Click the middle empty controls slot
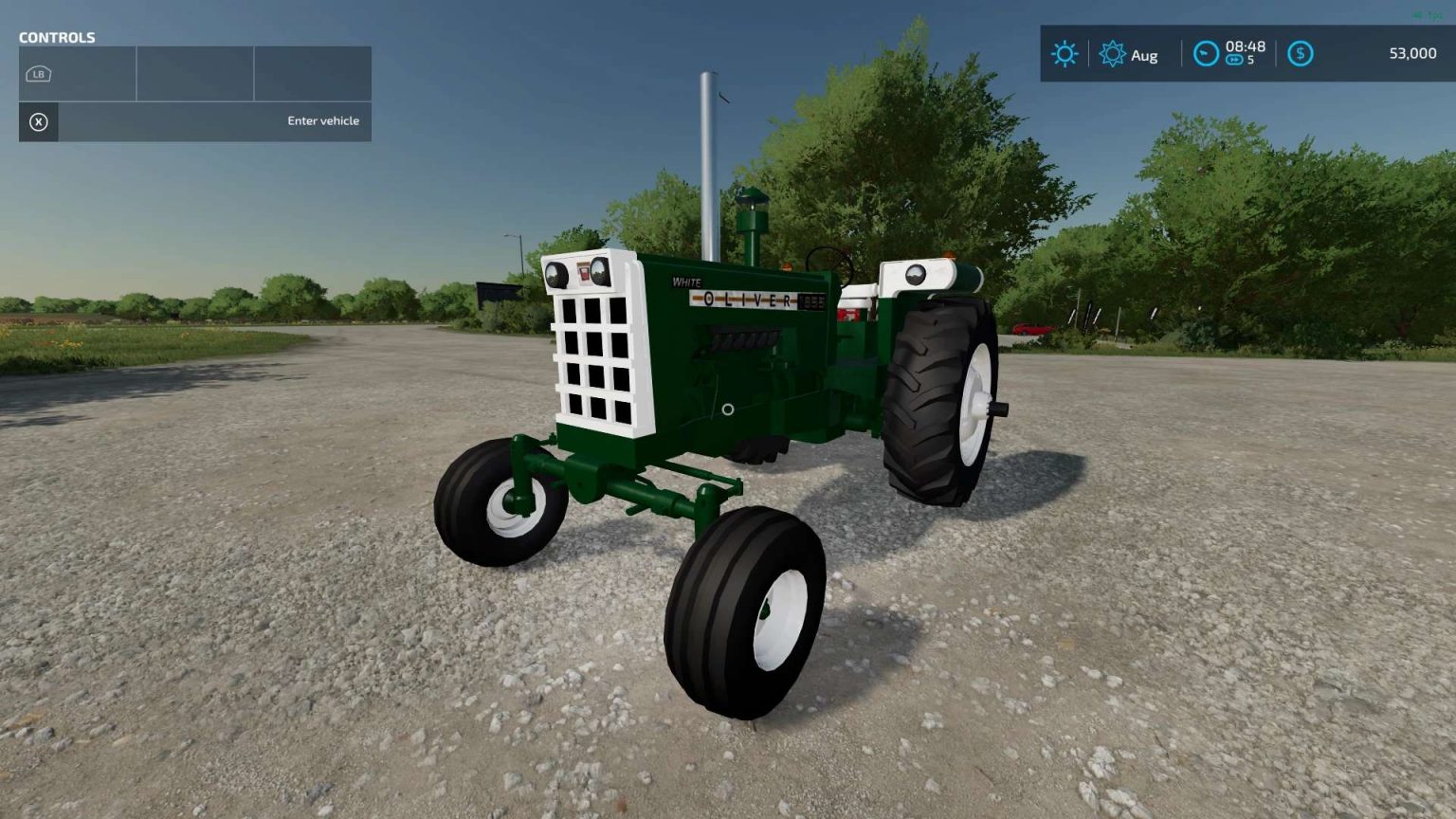Image resolution: width=1456 pixels, height=819 pixels. 194,73
